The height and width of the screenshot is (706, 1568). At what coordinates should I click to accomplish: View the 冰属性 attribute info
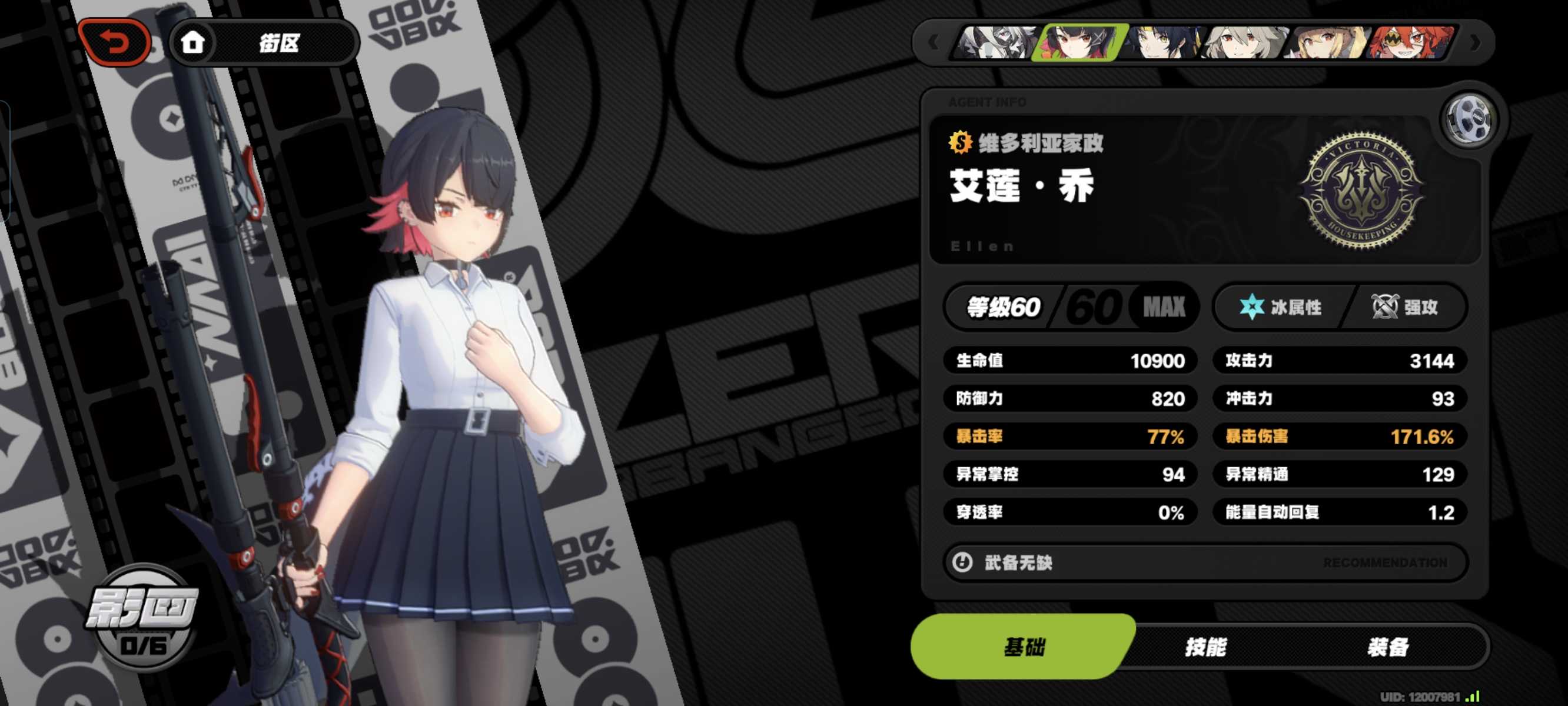[1281, 307]
